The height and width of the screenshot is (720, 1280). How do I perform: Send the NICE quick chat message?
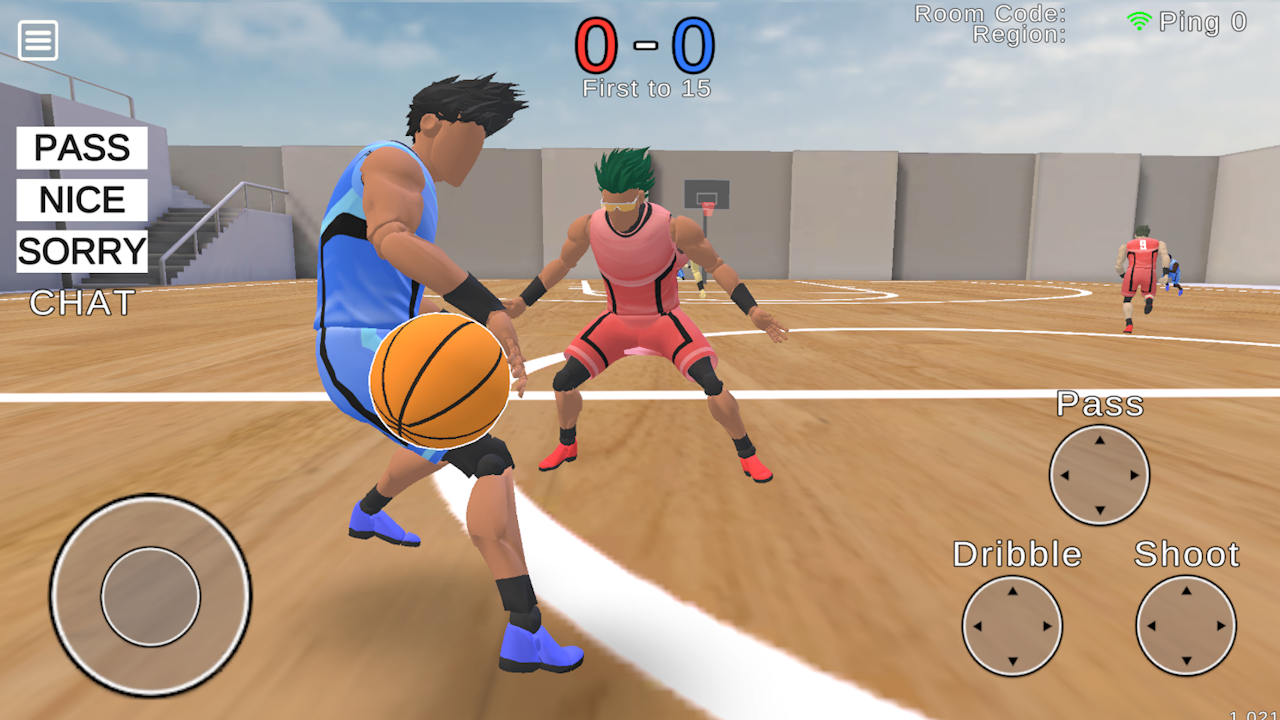80,200
